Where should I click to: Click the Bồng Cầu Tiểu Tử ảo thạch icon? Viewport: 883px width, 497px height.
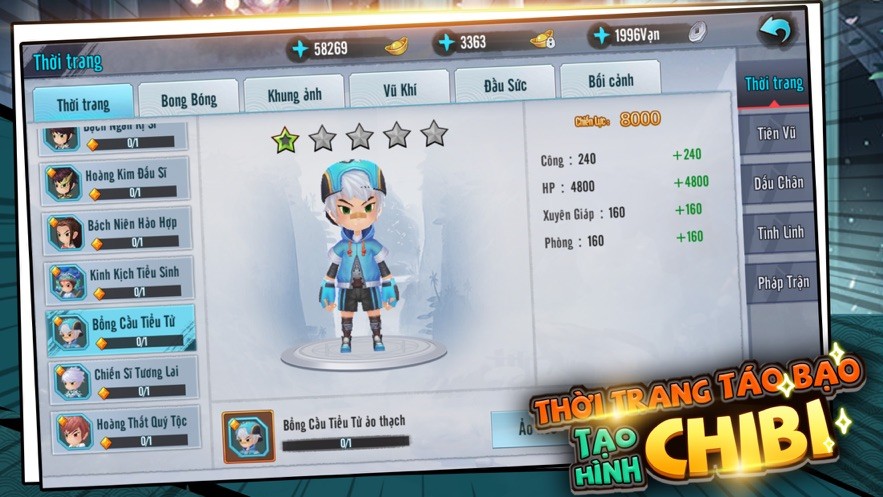coord(248,435)
